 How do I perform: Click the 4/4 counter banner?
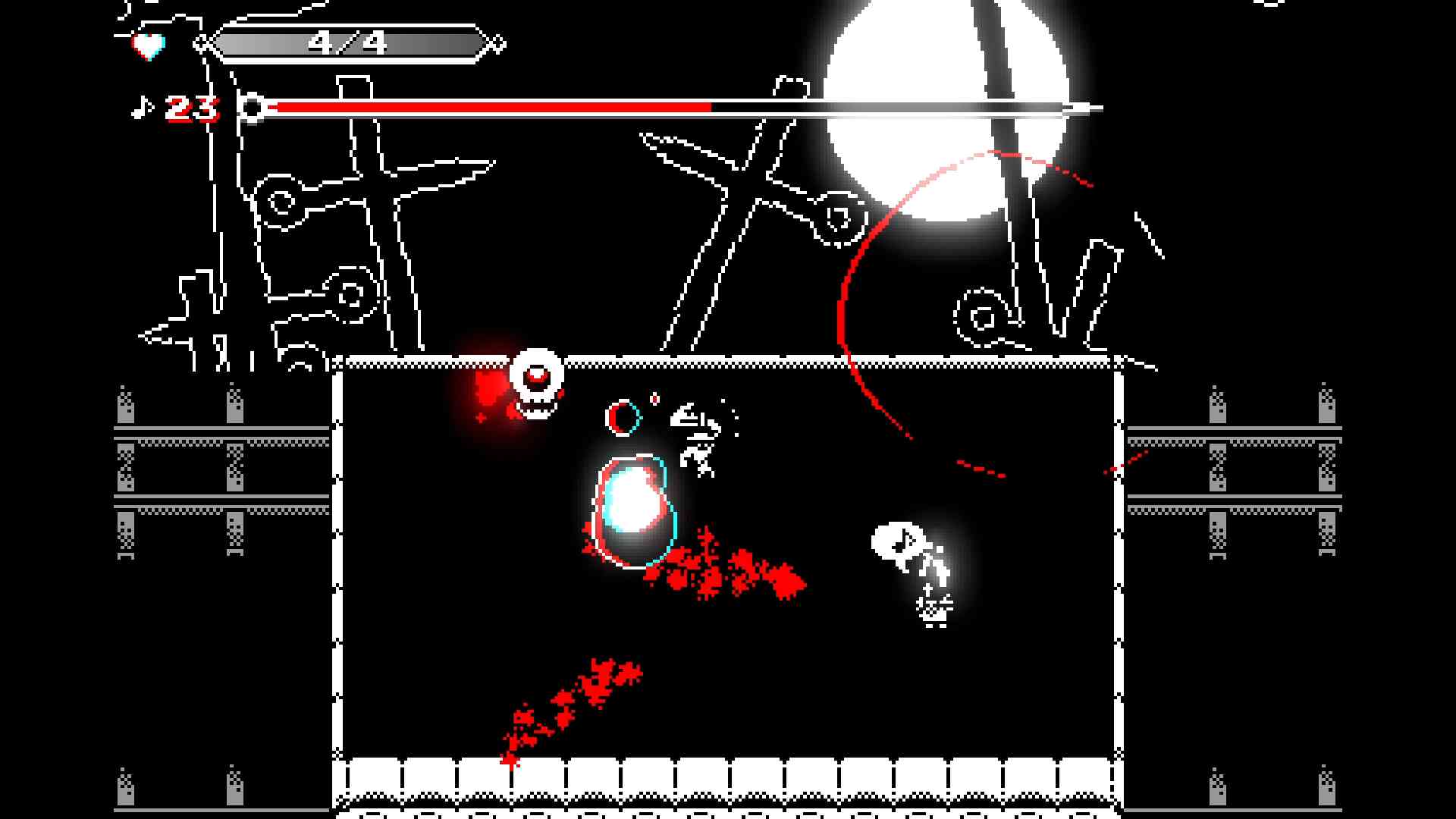tap(349, 42)
